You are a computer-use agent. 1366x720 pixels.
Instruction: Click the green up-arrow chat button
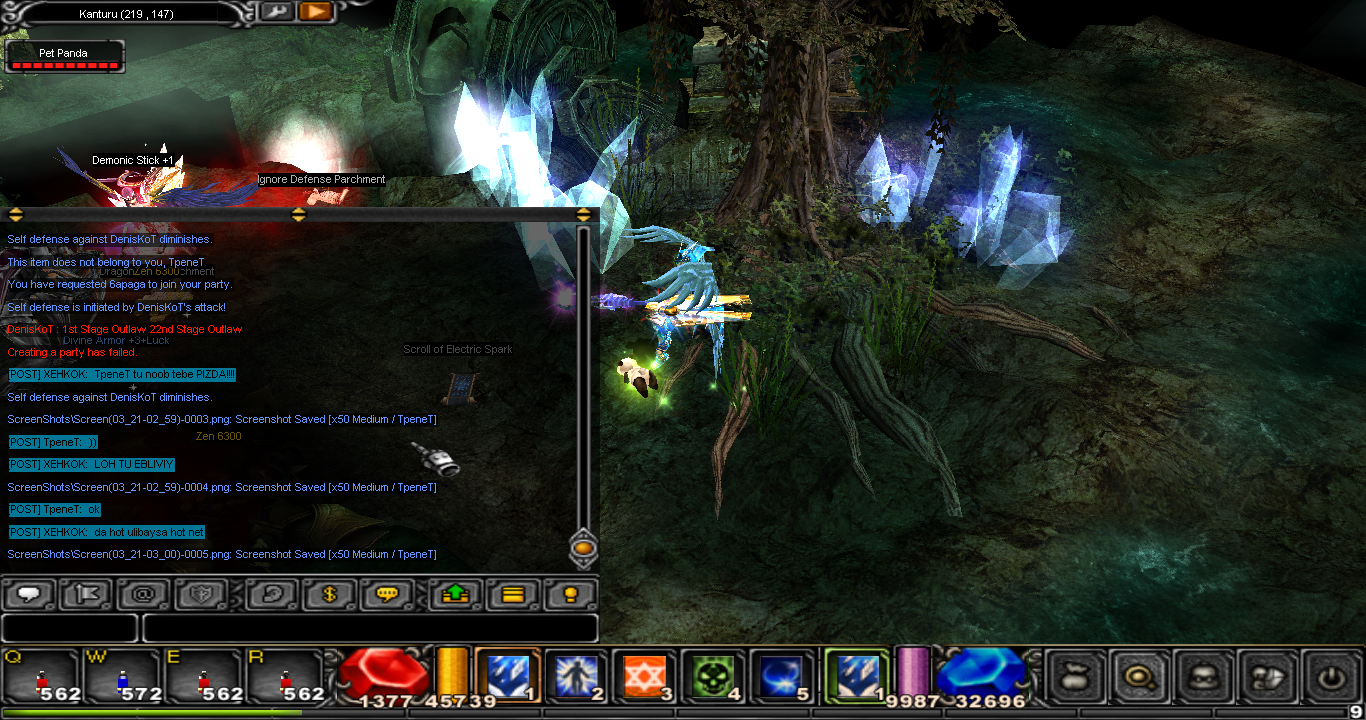(455, 594)
